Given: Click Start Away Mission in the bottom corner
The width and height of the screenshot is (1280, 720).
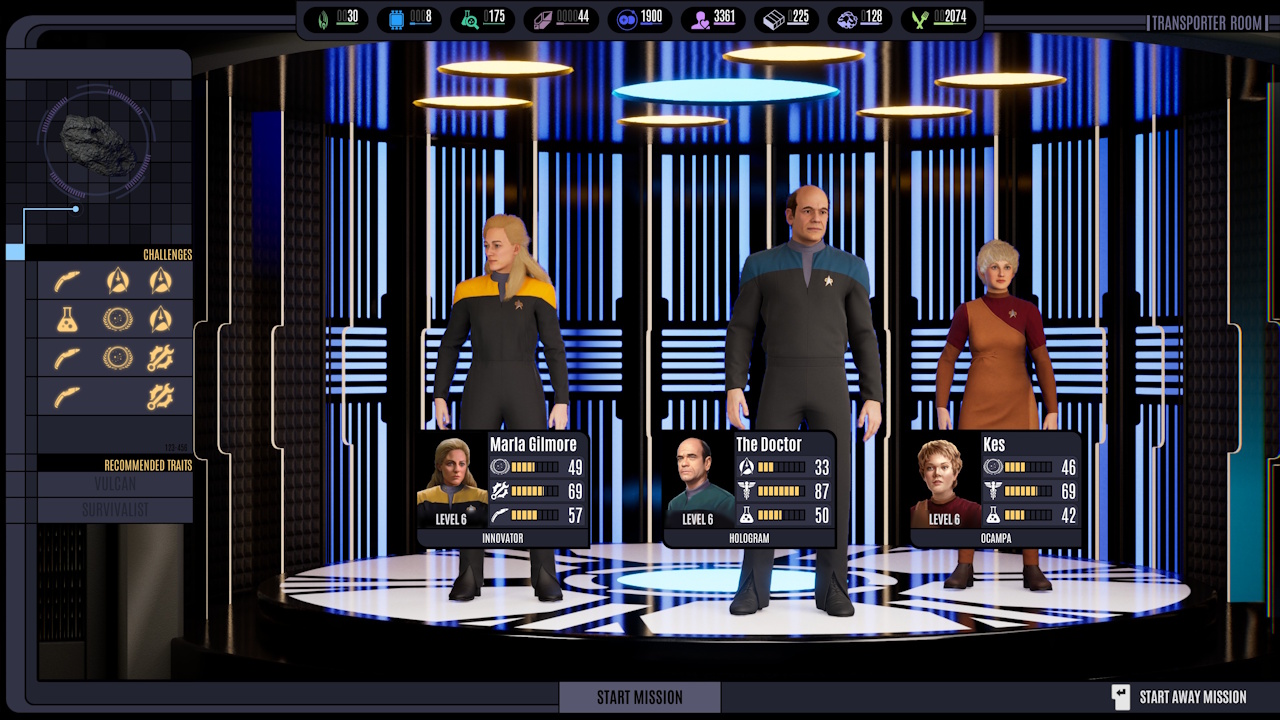Looking at the screenshot, I should [x=1193, y=696].
